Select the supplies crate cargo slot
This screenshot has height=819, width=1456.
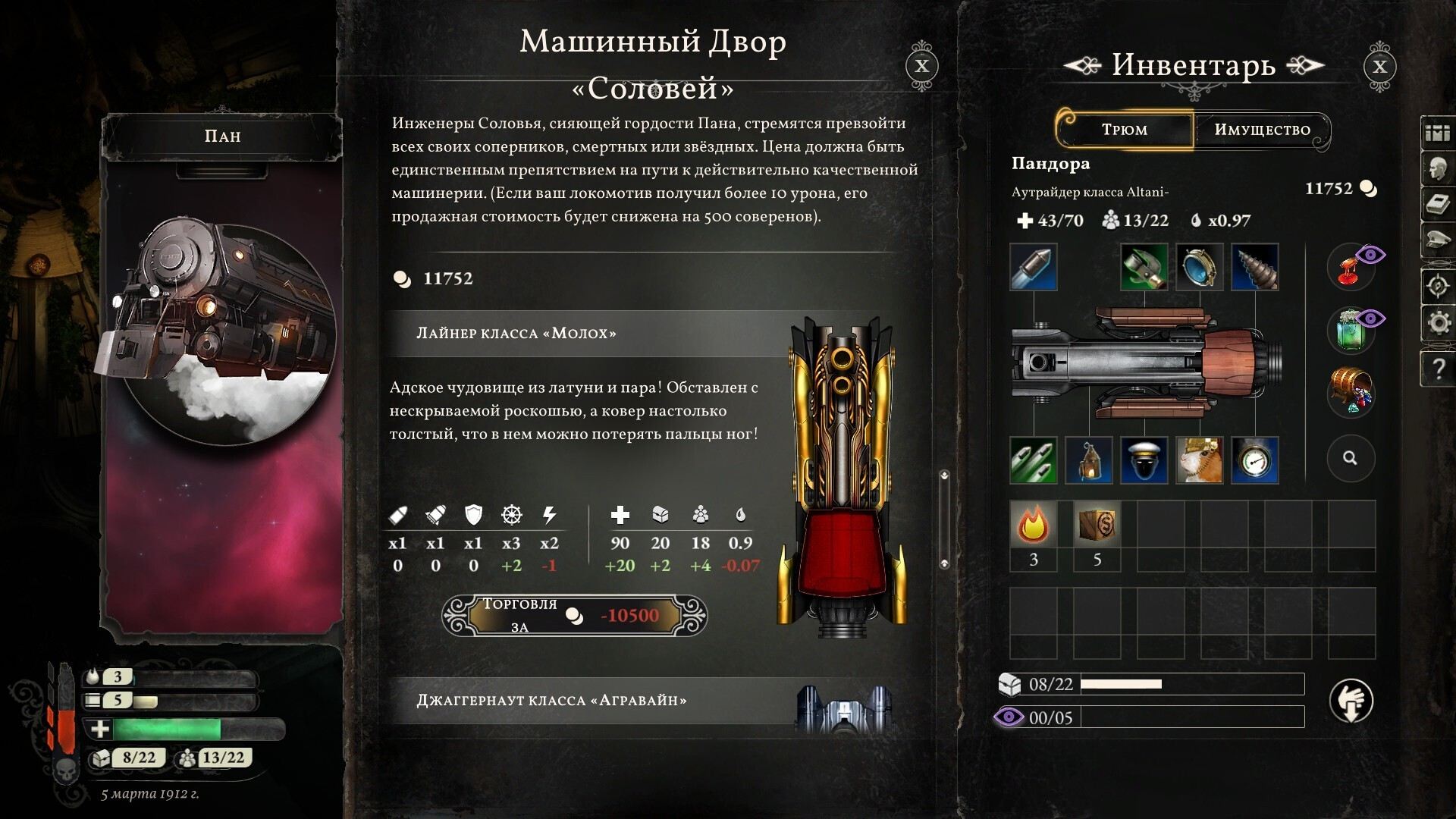1097,525
